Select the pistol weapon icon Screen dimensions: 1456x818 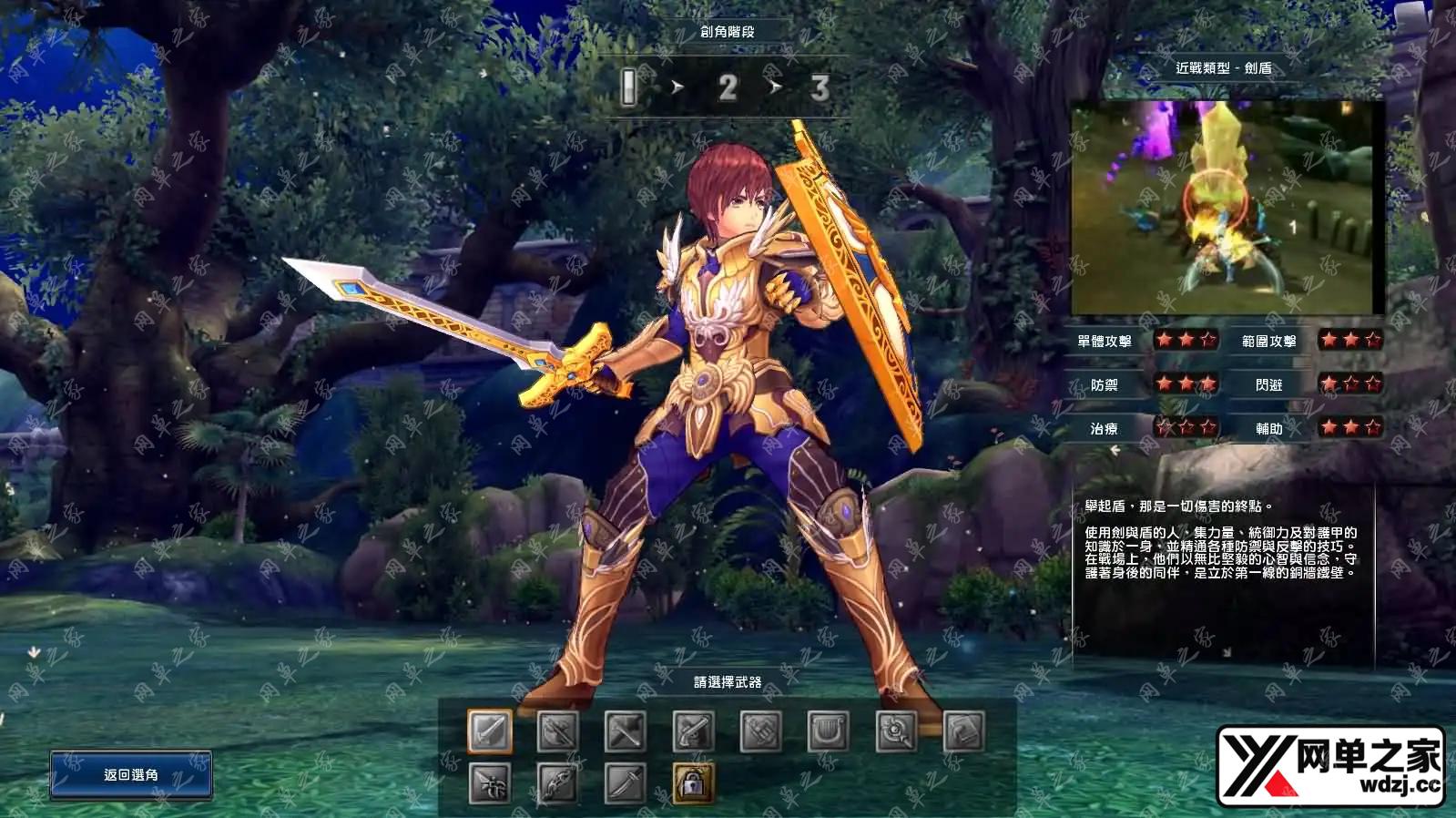(x=693, y=731)
